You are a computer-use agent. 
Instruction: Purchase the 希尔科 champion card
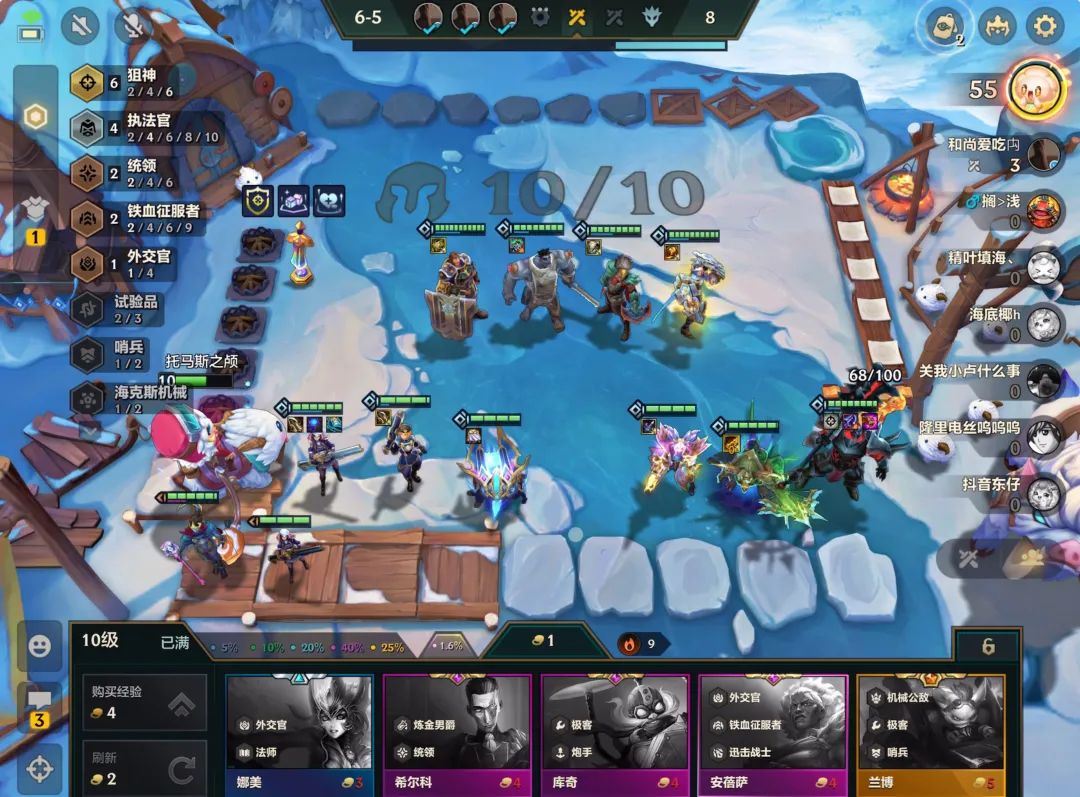point(457,734)
